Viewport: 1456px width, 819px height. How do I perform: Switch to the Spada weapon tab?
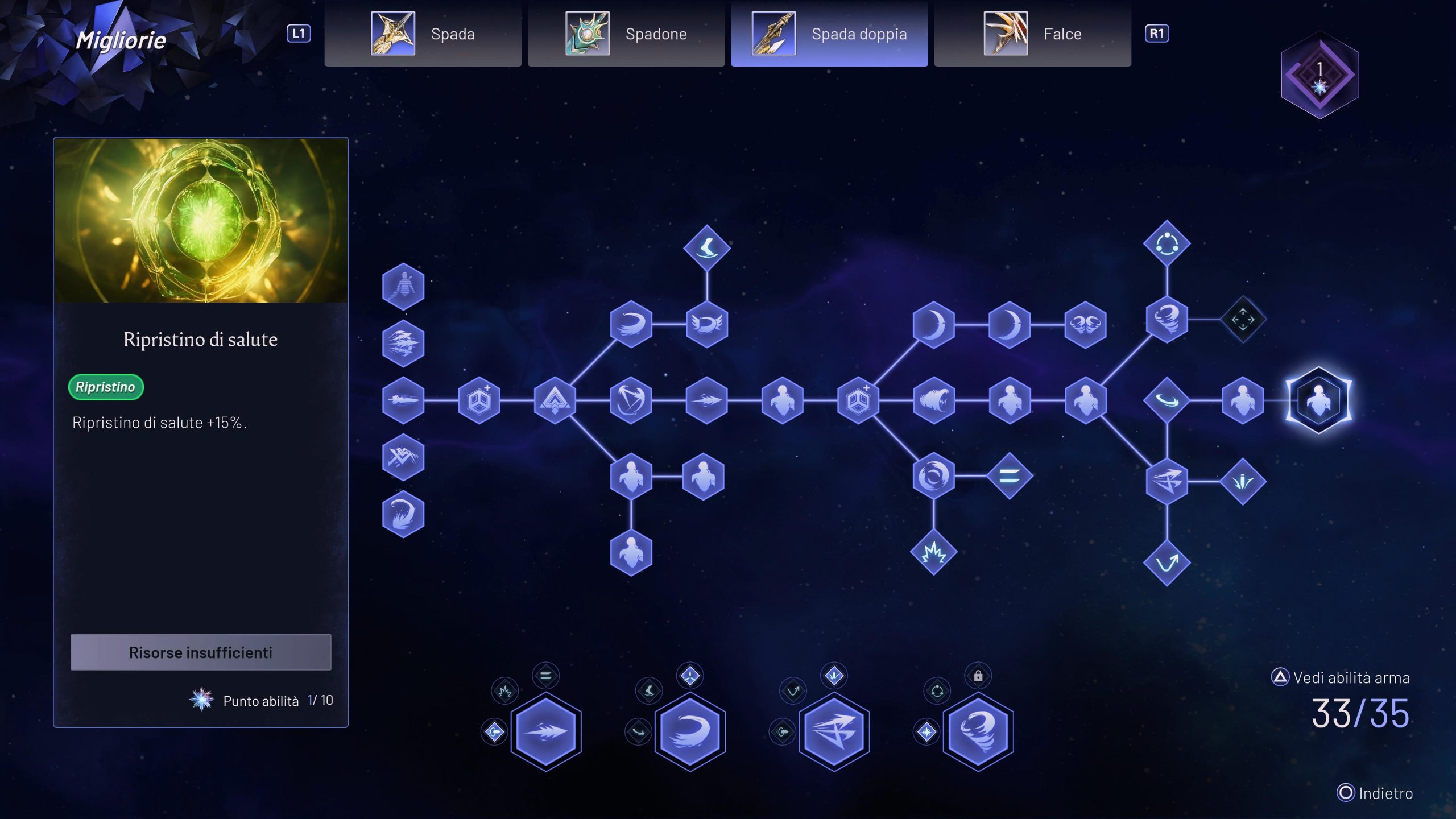(423, 34)
